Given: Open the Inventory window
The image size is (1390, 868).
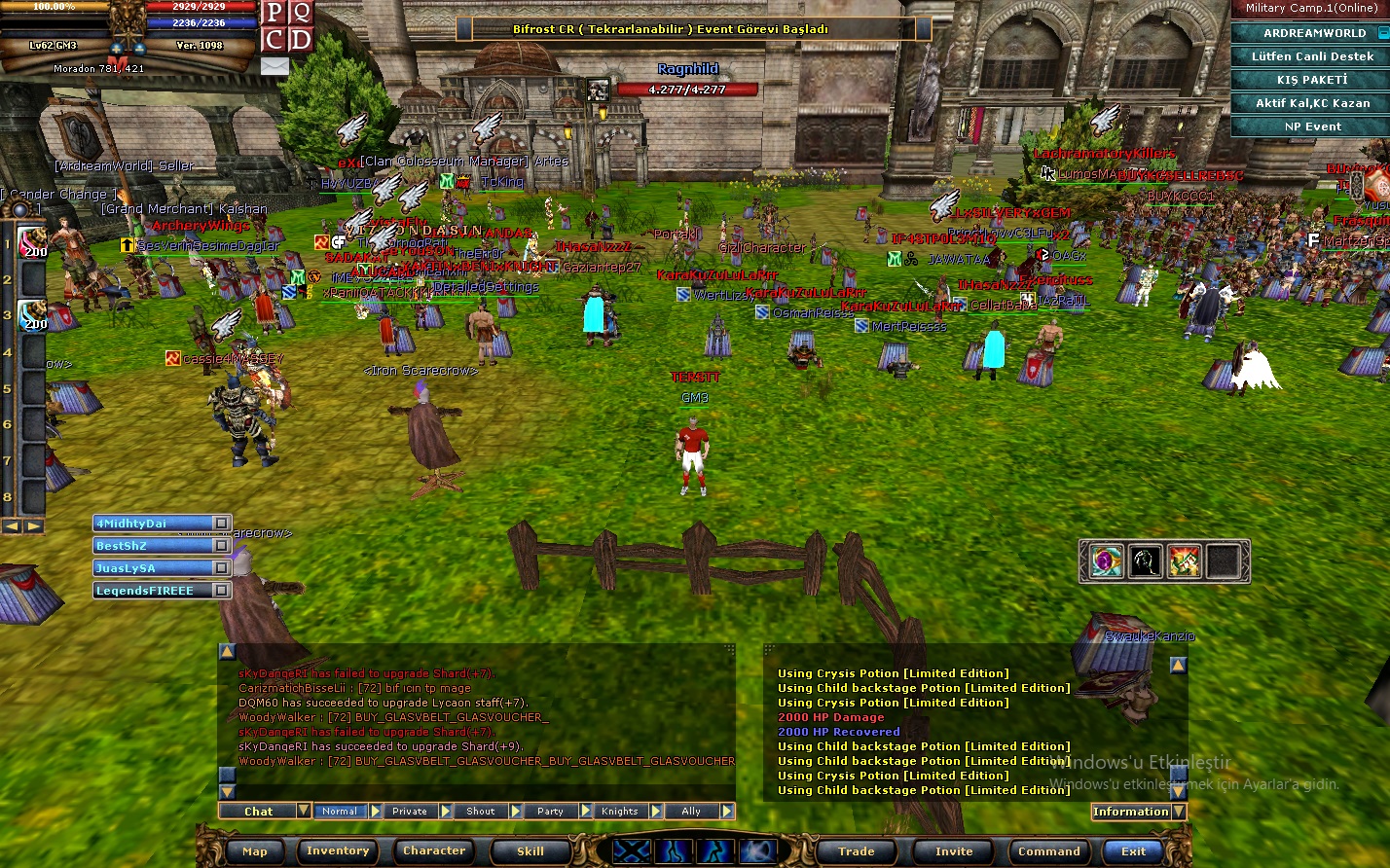Looking at the screenshot, I should (337, 850).
